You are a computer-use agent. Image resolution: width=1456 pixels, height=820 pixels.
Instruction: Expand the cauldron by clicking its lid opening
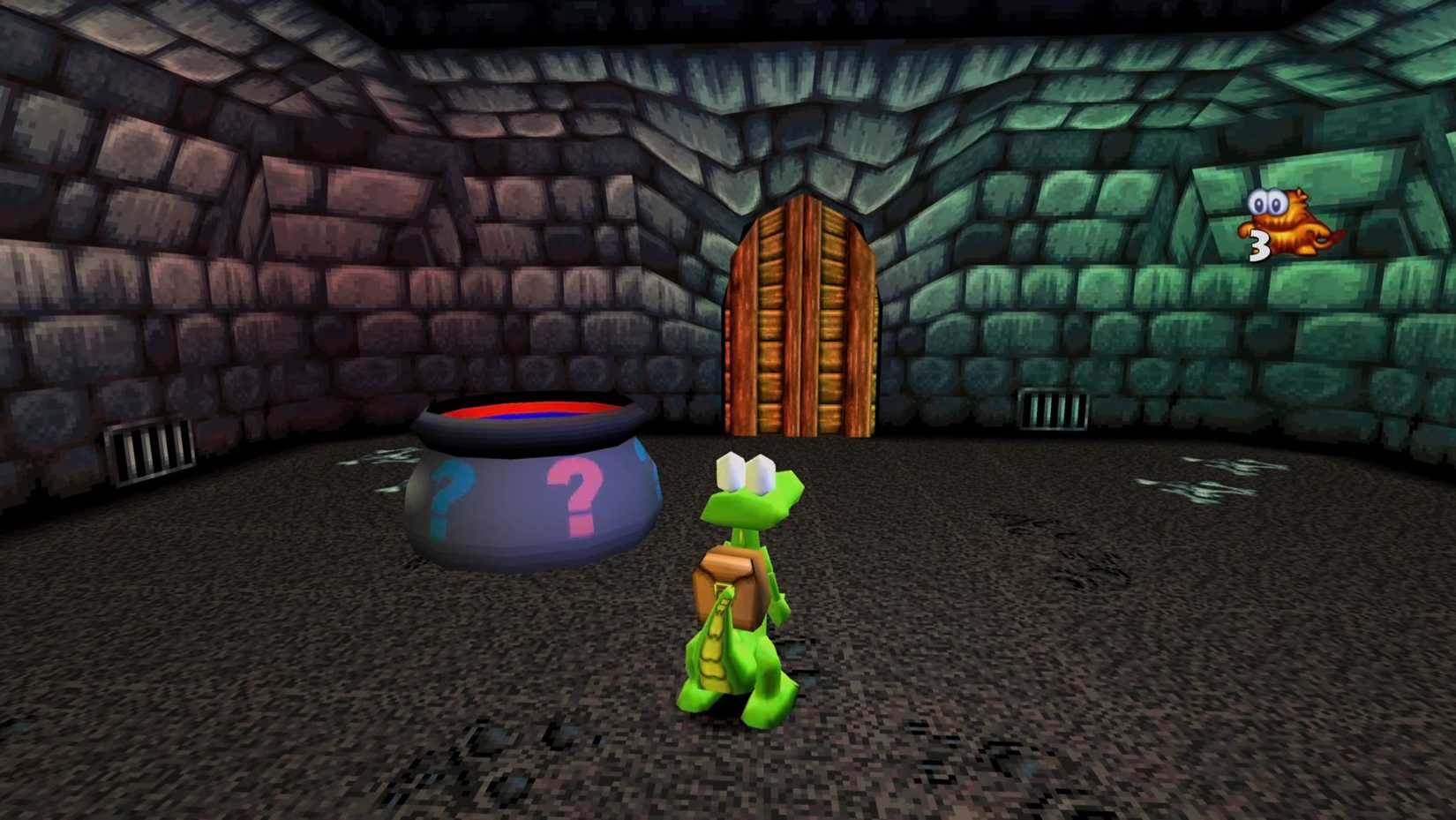(529, 415)
